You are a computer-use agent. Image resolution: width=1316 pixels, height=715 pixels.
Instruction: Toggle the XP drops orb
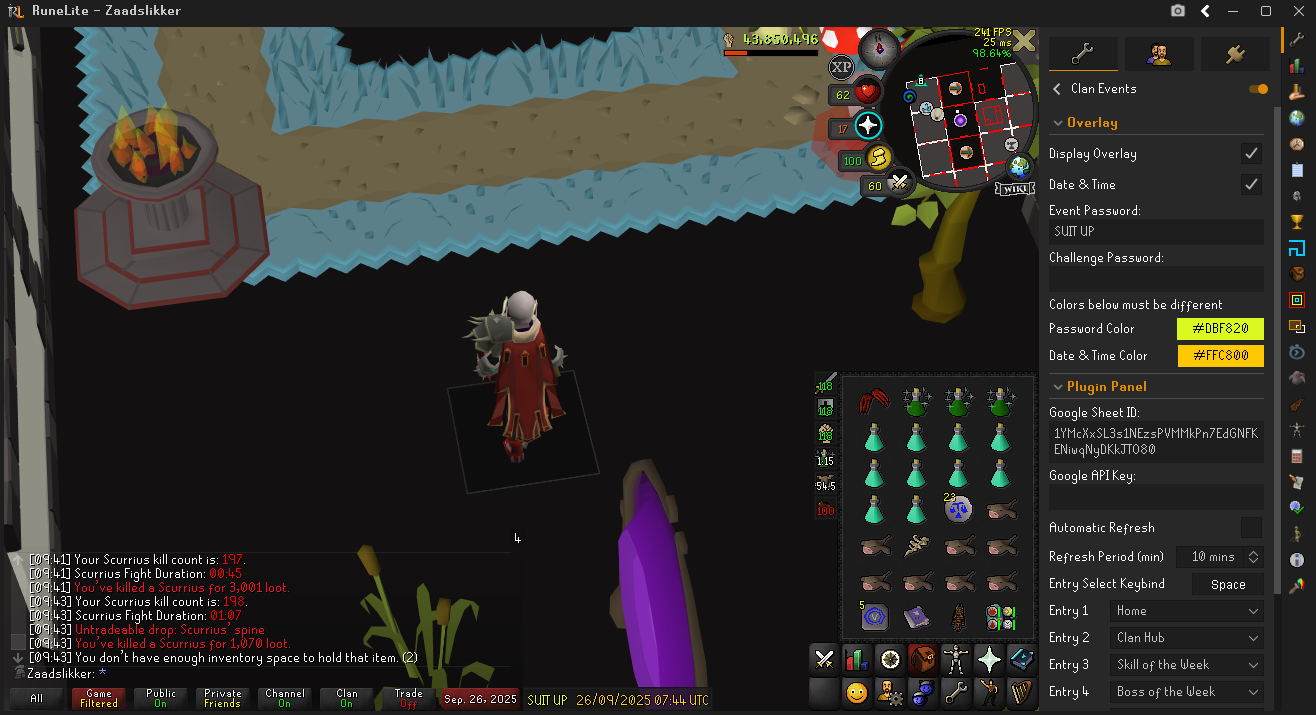(842, 66)
